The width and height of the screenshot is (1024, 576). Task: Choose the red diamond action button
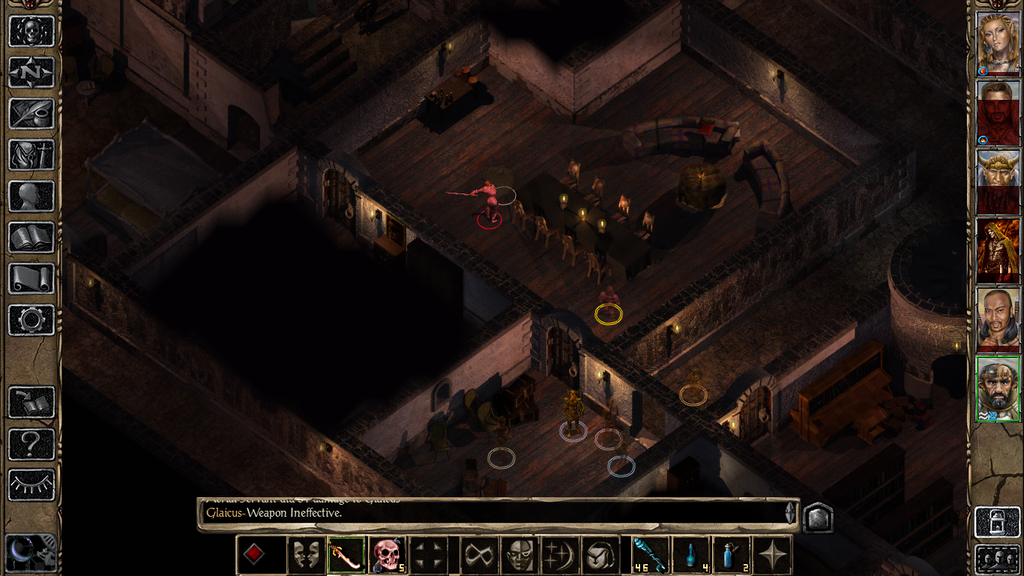[x=255, y=555]
